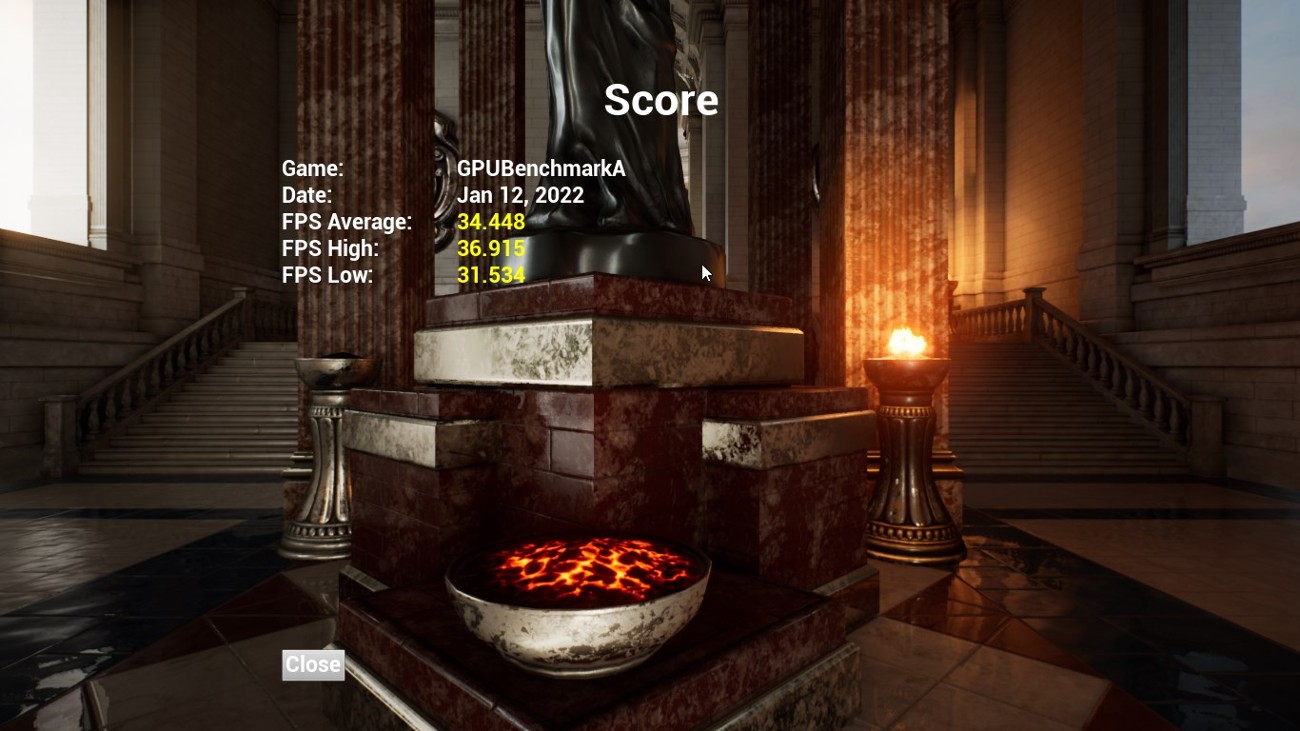Click the FPS High value 36.915
1300x731 pixels.
click(490, 248)
